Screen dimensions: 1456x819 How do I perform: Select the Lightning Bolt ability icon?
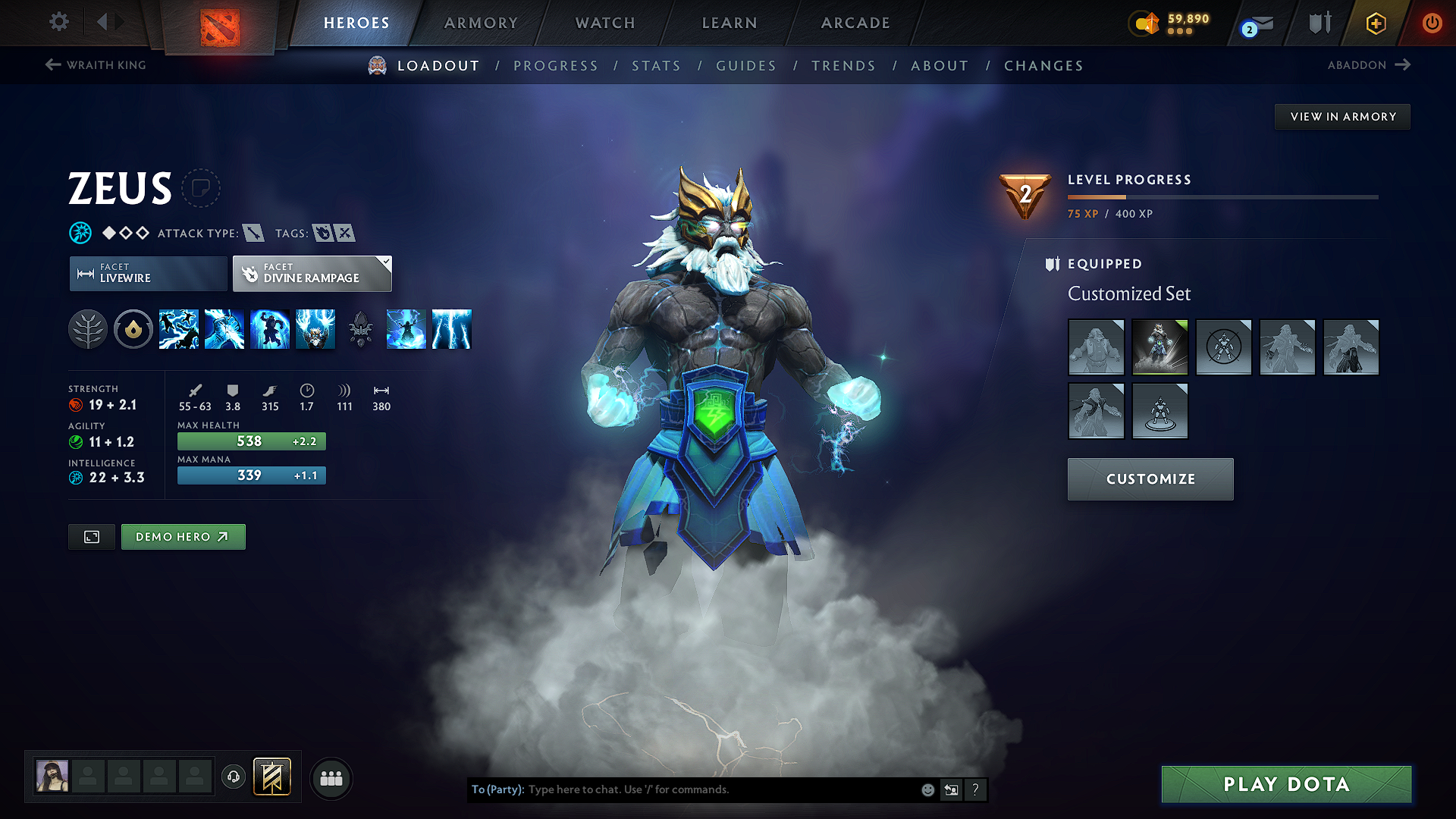pyautogui.click(x=224, y=329)
